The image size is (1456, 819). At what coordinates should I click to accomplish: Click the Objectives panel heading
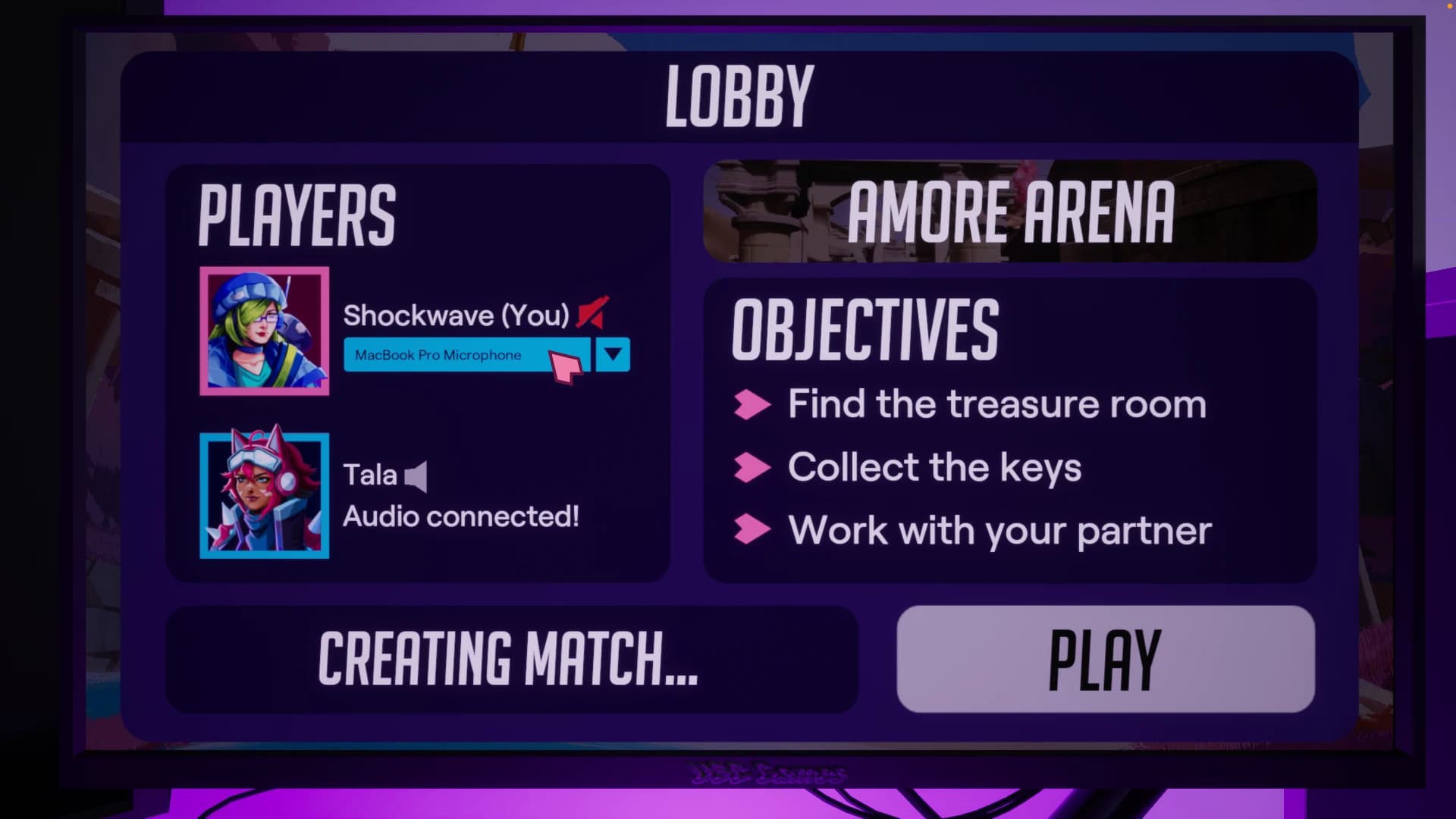[864, 328]
